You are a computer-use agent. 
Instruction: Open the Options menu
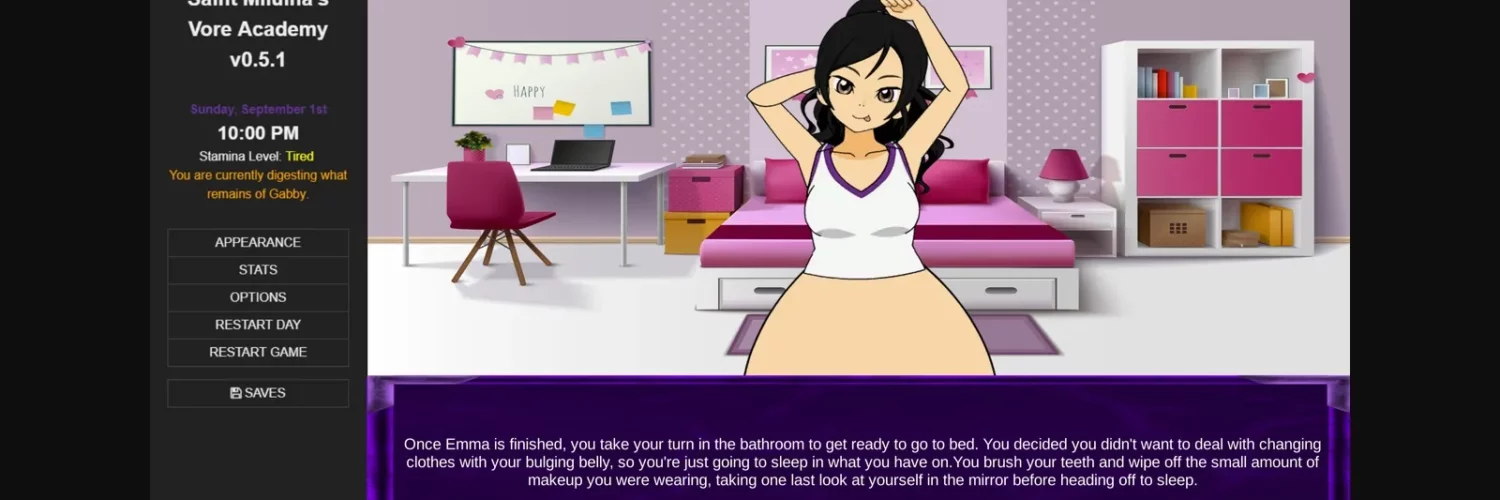[258, 297]
